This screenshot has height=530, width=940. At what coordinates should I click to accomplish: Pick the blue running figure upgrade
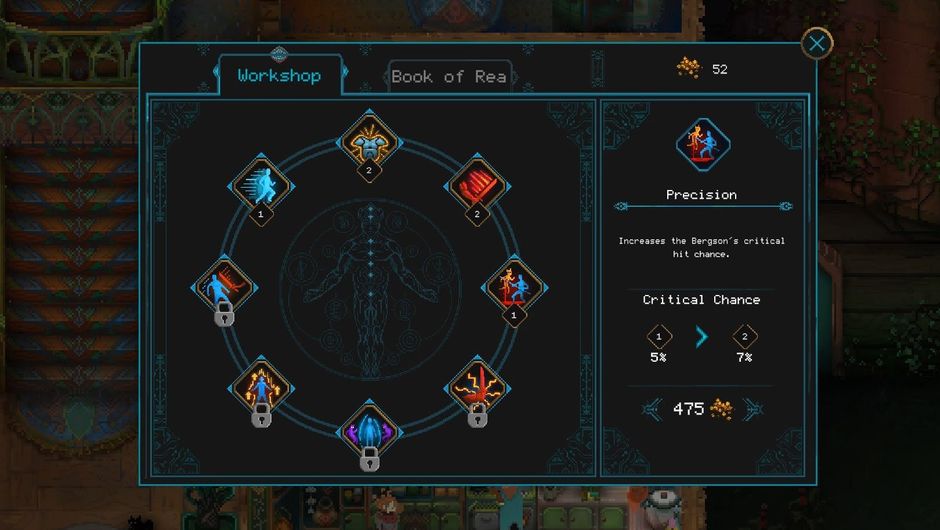[x=262, y=185]
